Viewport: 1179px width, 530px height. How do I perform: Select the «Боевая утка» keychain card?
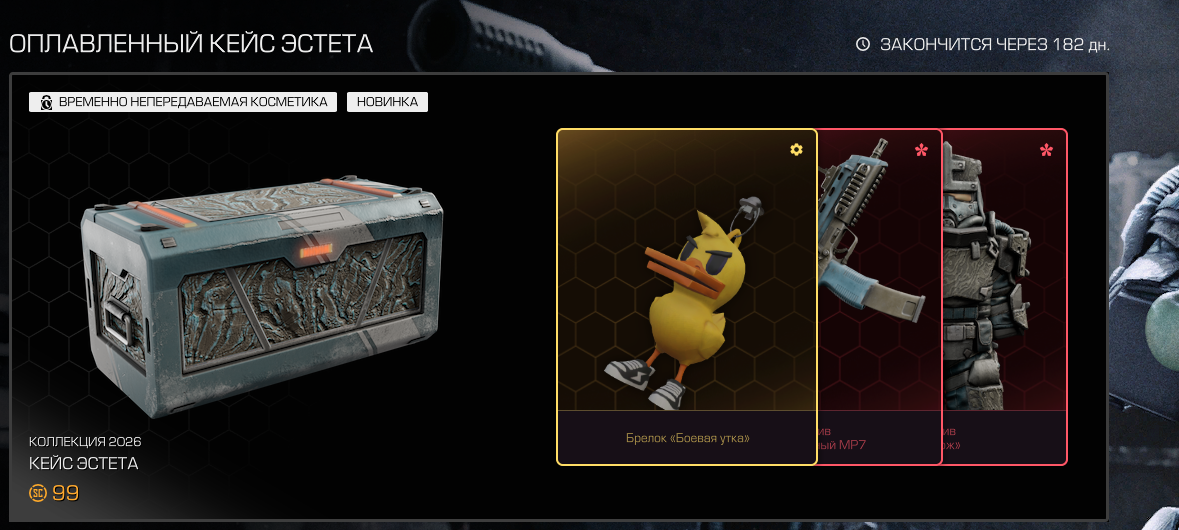pyautogui.click(x=686, y=297)
